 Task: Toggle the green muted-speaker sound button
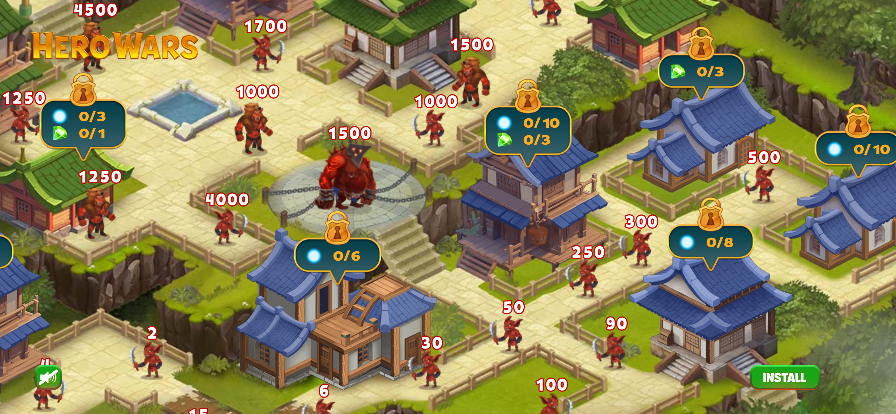click(x=46, y=376)
